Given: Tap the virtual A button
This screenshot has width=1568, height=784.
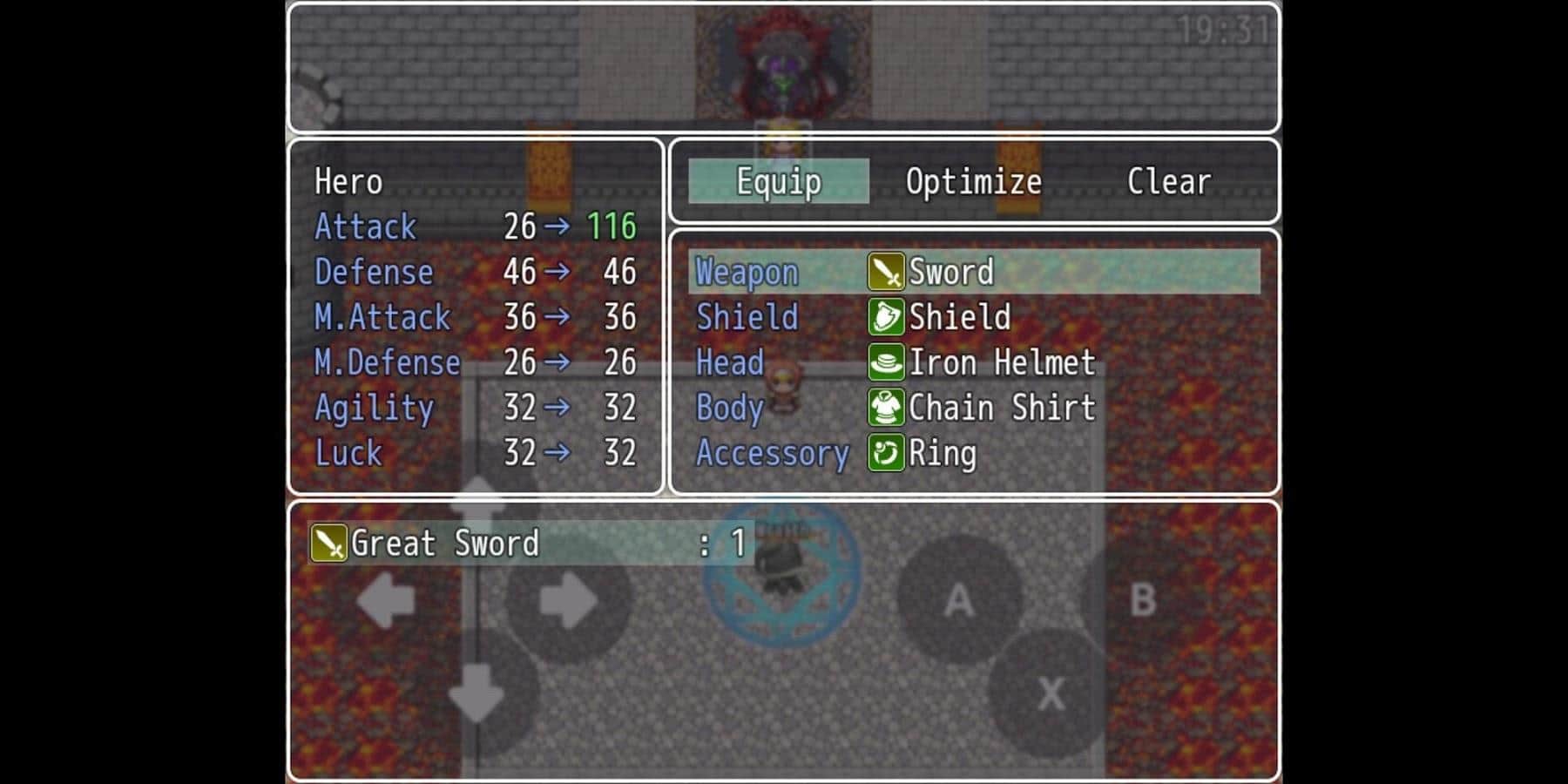Looking at the screenshot, I should 958,599.
